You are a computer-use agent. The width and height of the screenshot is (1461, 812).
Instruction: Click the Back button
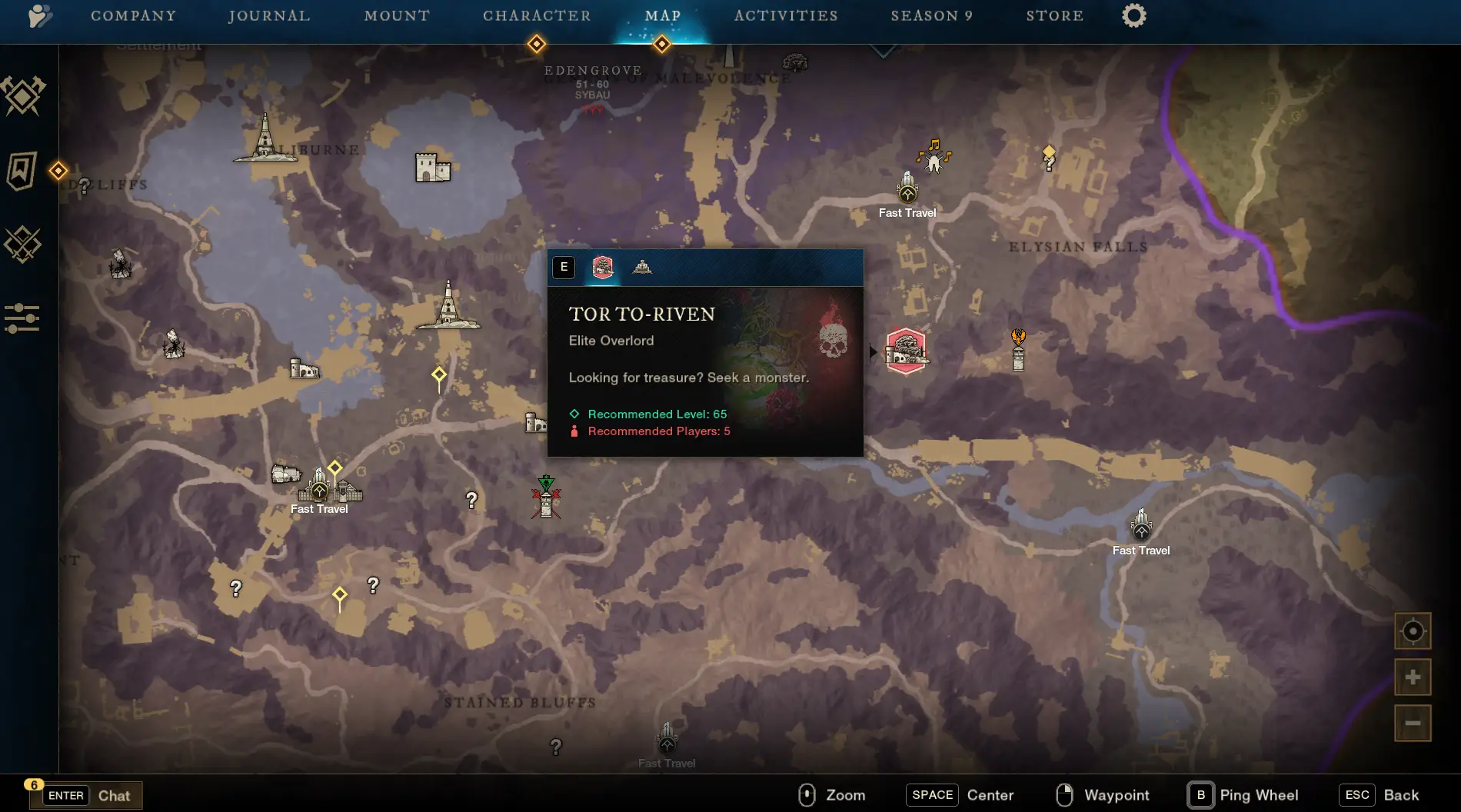[1400, 795]
